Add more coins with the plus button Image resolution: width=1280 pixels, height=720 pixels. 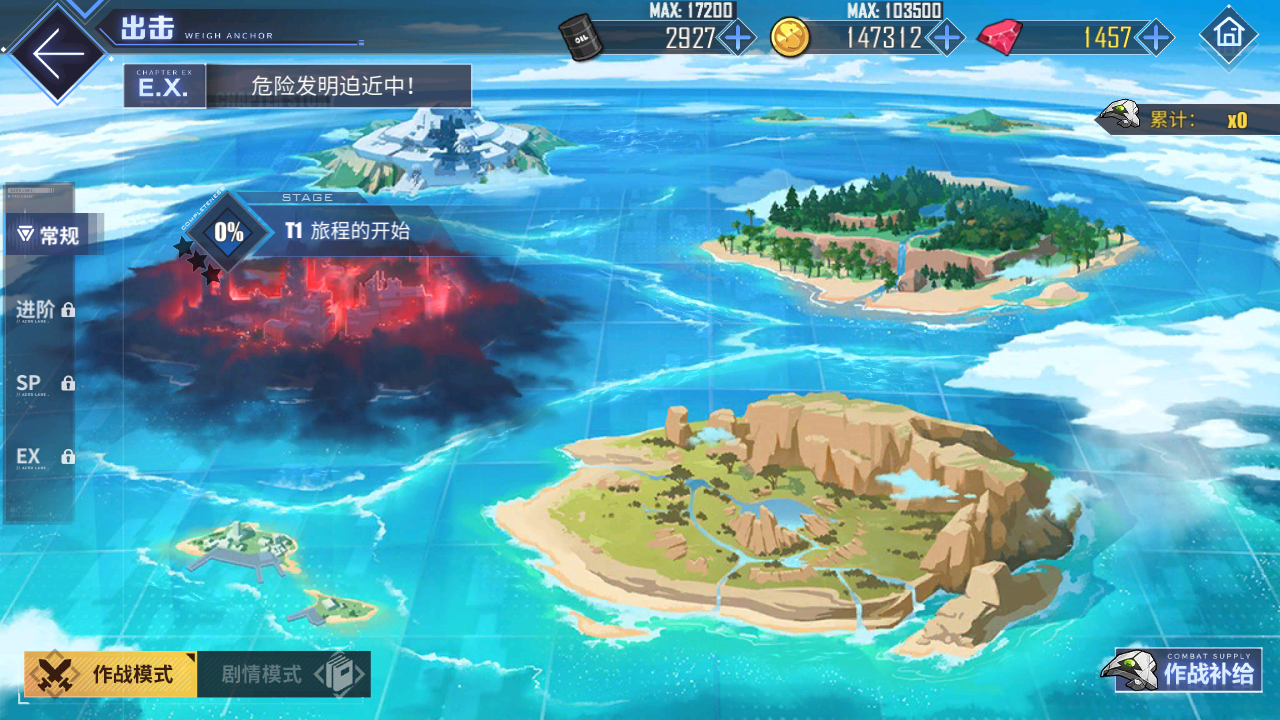point(945,38)
